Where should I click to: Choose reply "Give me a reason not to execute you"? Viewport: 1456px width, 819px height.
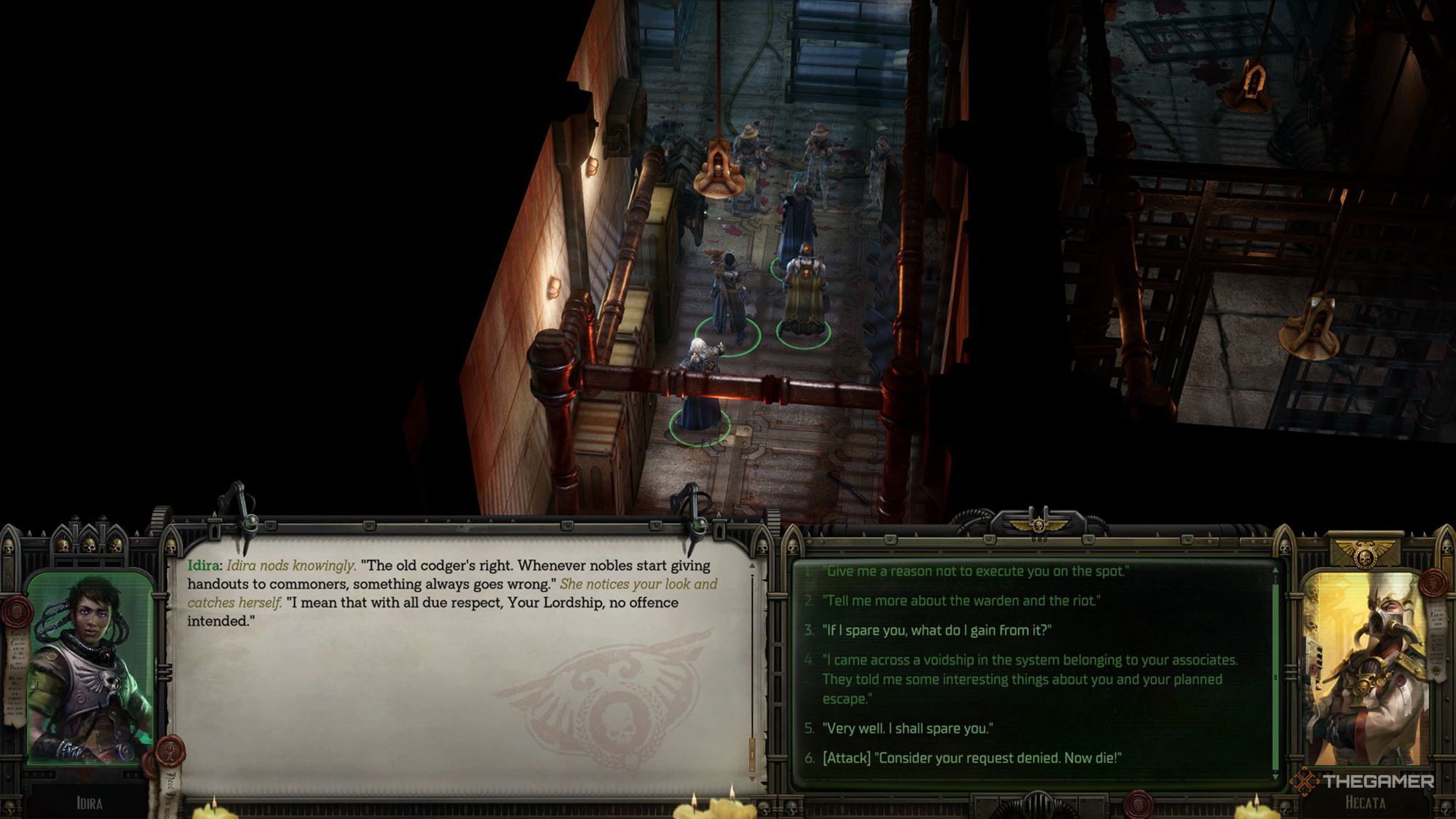976,571
